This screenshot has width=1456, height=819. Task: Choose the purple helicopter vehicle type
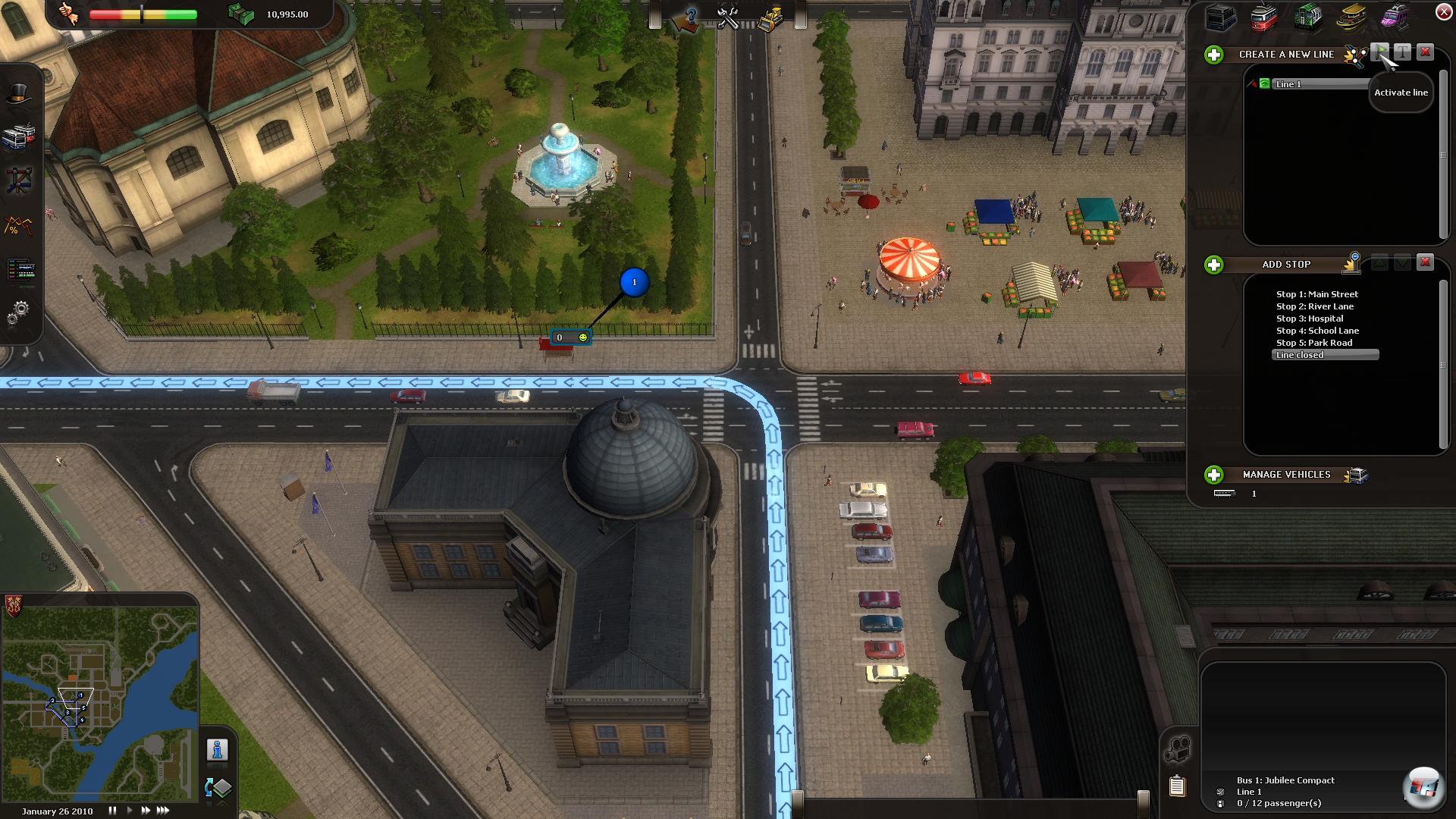click(x=1394, y=17)
